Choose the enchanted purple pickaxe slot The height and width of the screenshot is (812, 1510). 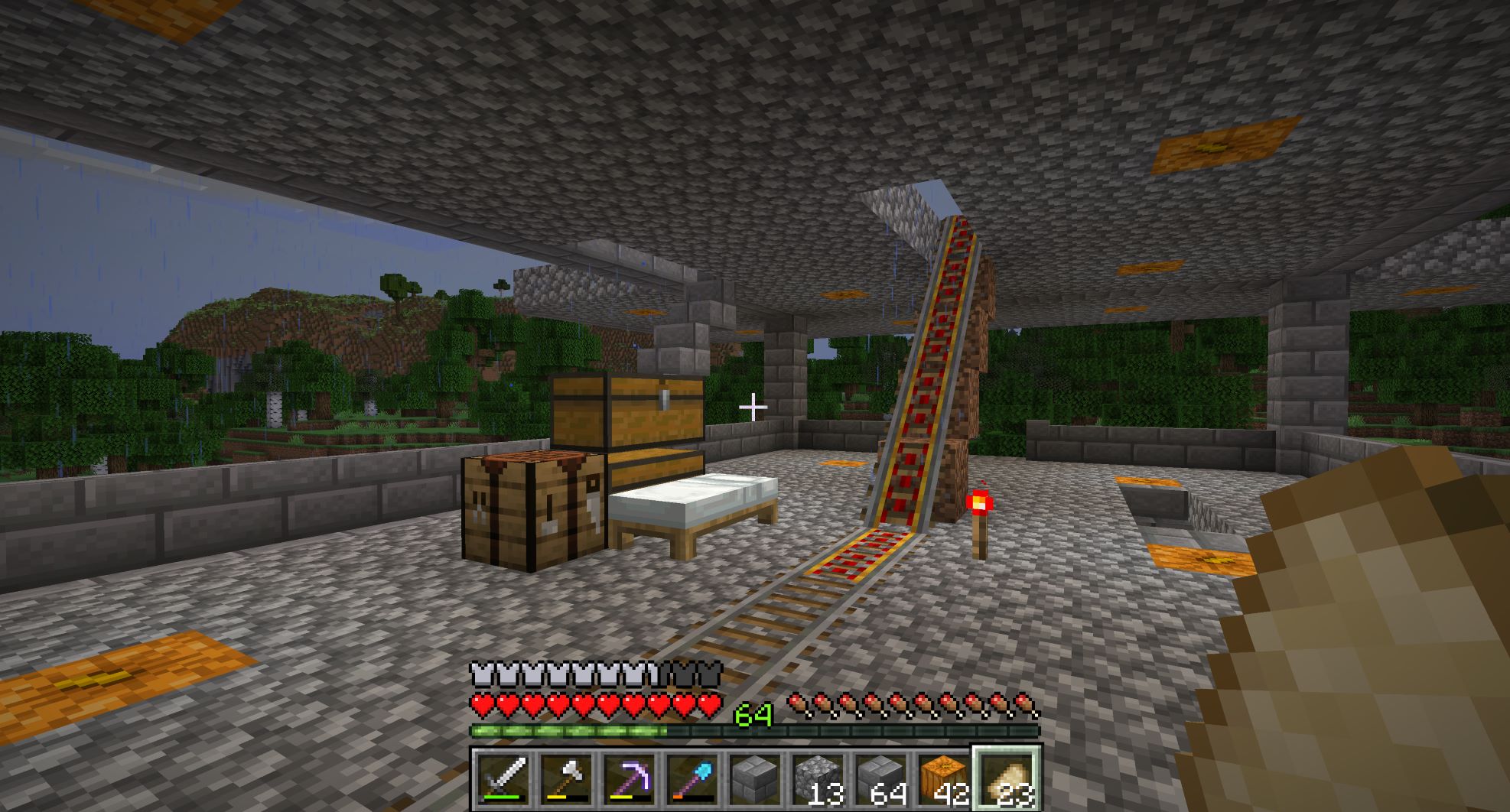(630, 779)
